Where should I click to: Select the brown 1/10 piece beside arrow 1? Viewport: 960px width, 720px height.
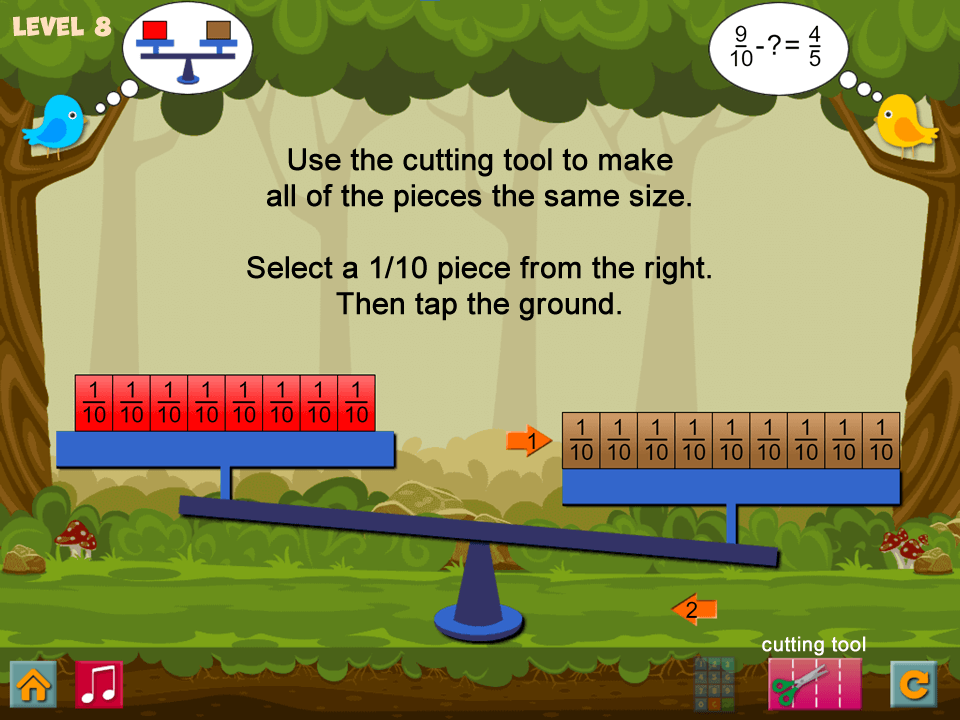(x=581, y=441)
